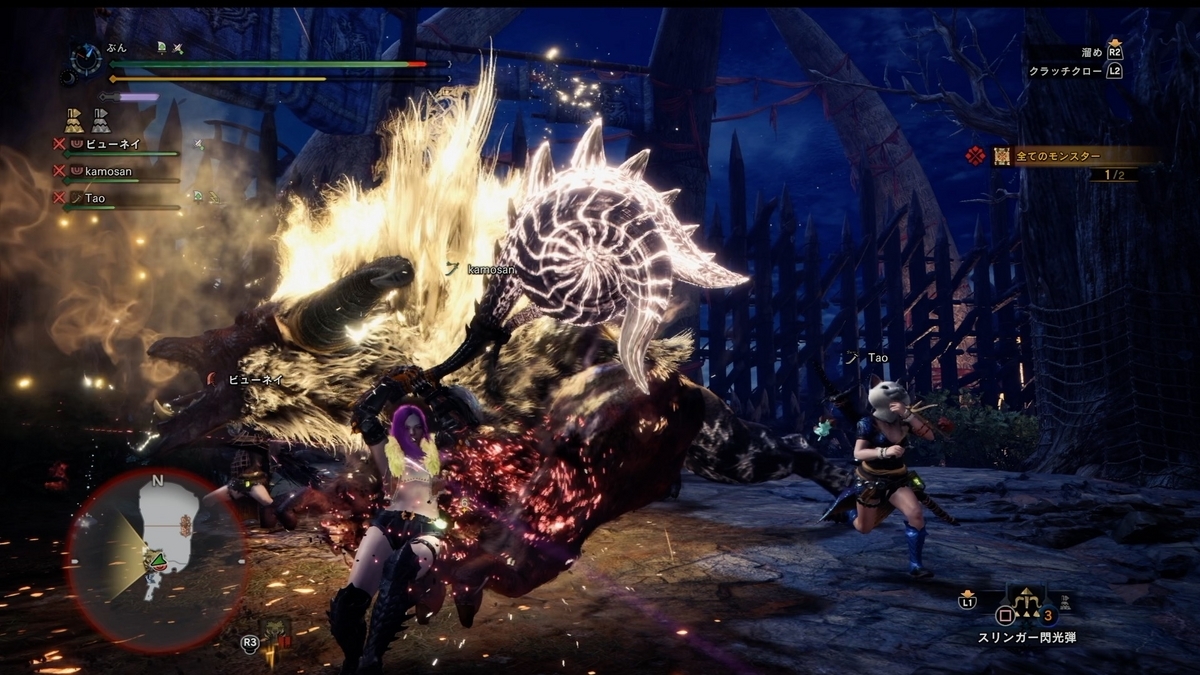Click the golden mantle cooldown icon

pyautogui.click(x=74, y=121)
